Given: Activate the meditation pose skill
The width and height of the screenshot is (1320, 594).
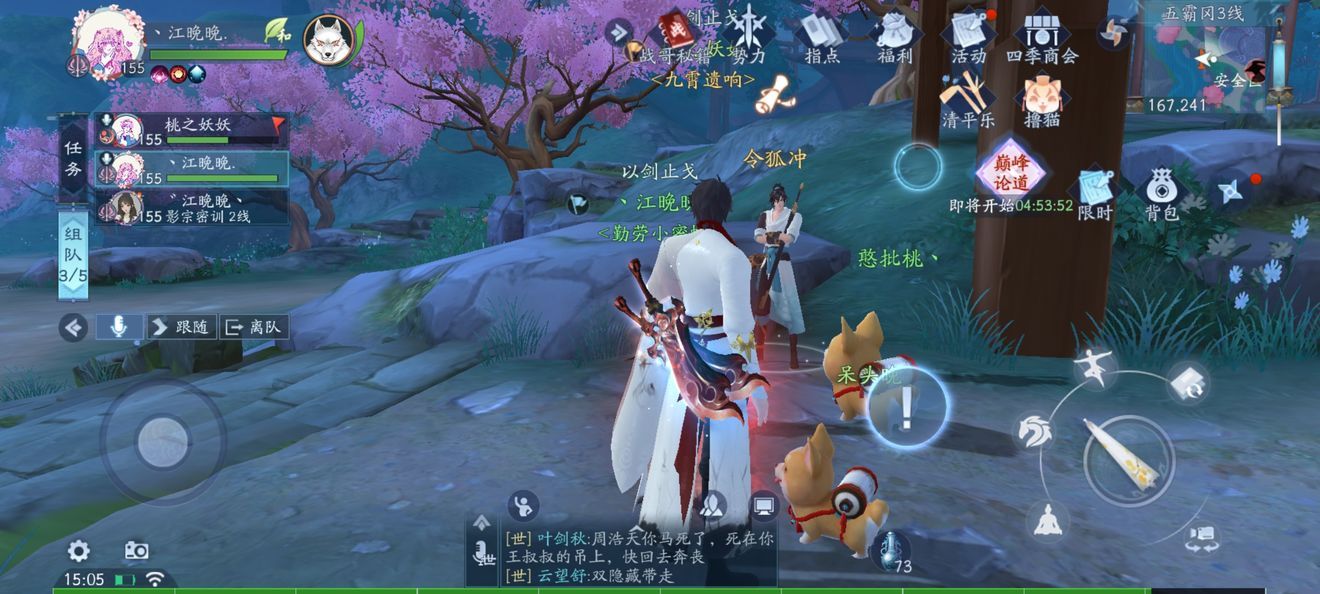Looking at the screenshot, I should 1047,519.
